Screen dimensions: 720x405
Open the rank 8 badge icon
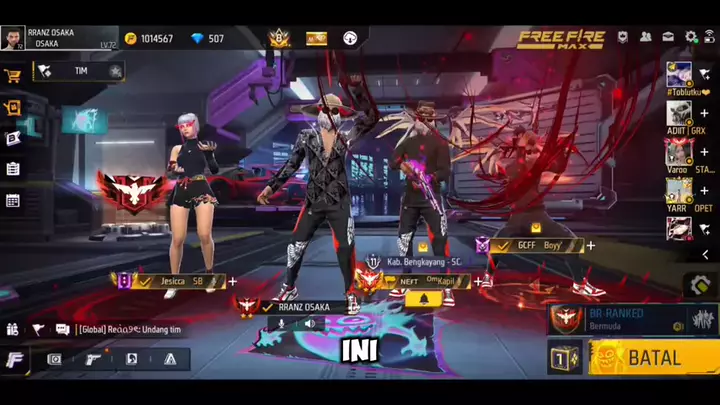(279, 38)
